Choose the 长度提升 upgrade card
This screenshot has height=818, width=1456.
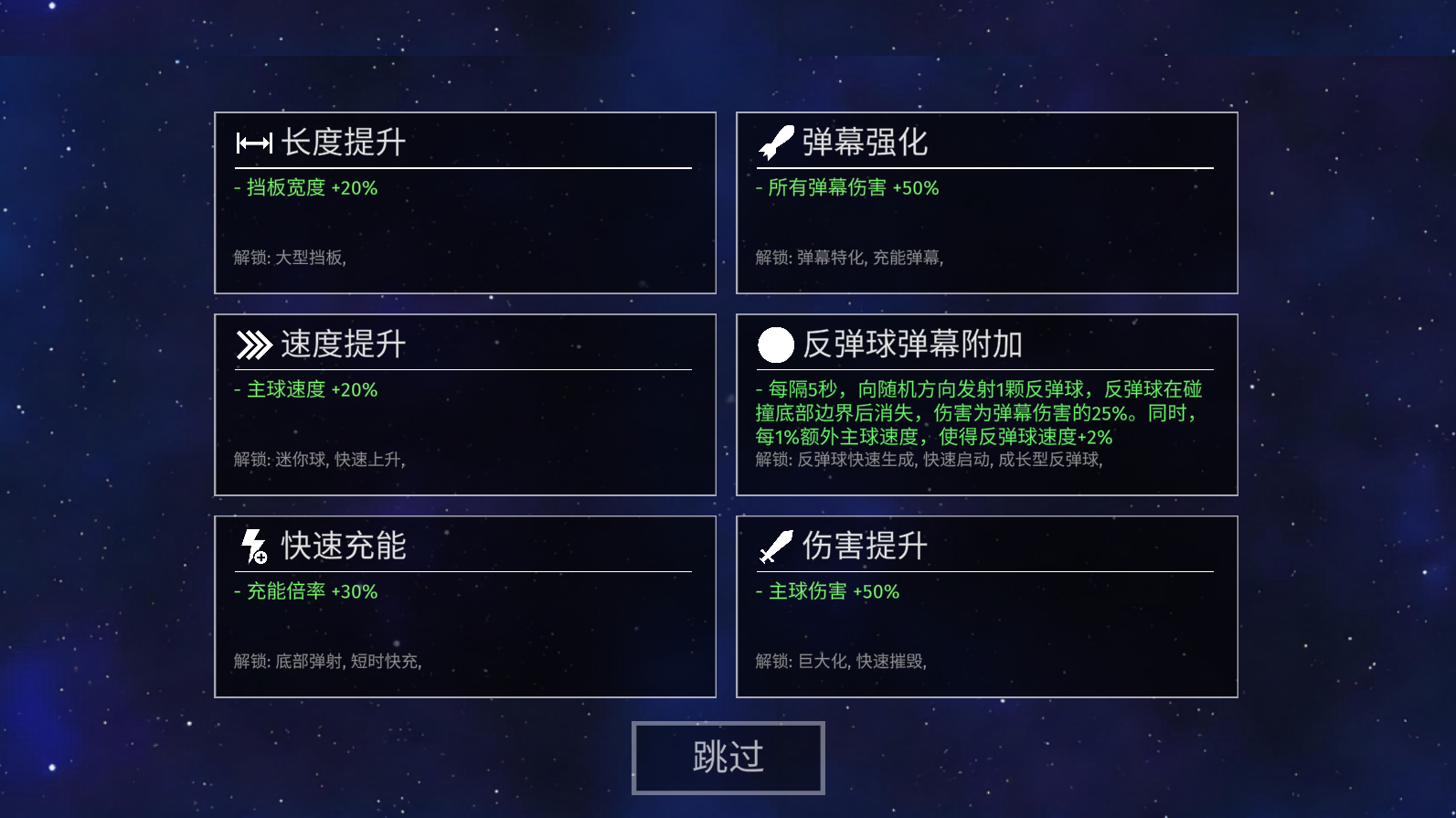[x=464, y=203]
